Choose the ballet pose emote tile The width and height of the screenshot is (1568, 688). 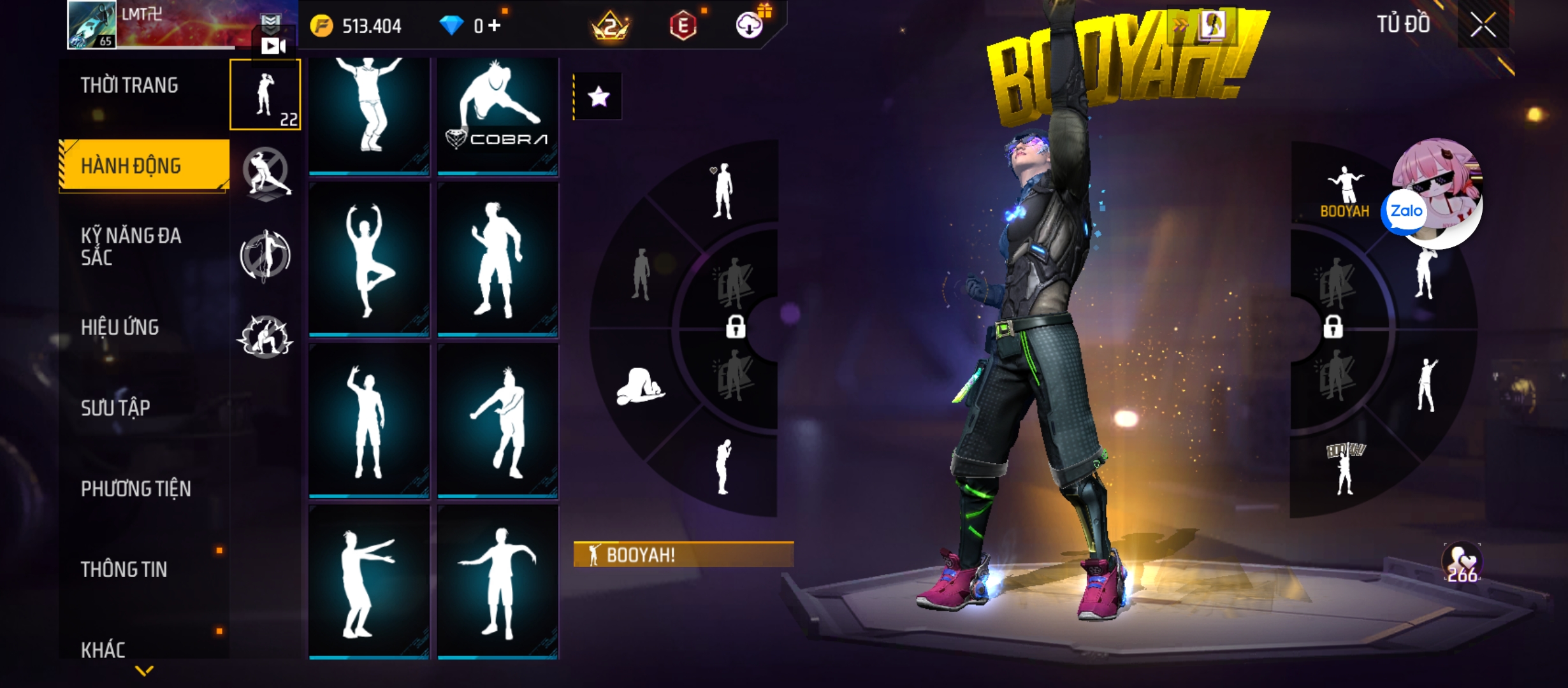click(369, 259)
